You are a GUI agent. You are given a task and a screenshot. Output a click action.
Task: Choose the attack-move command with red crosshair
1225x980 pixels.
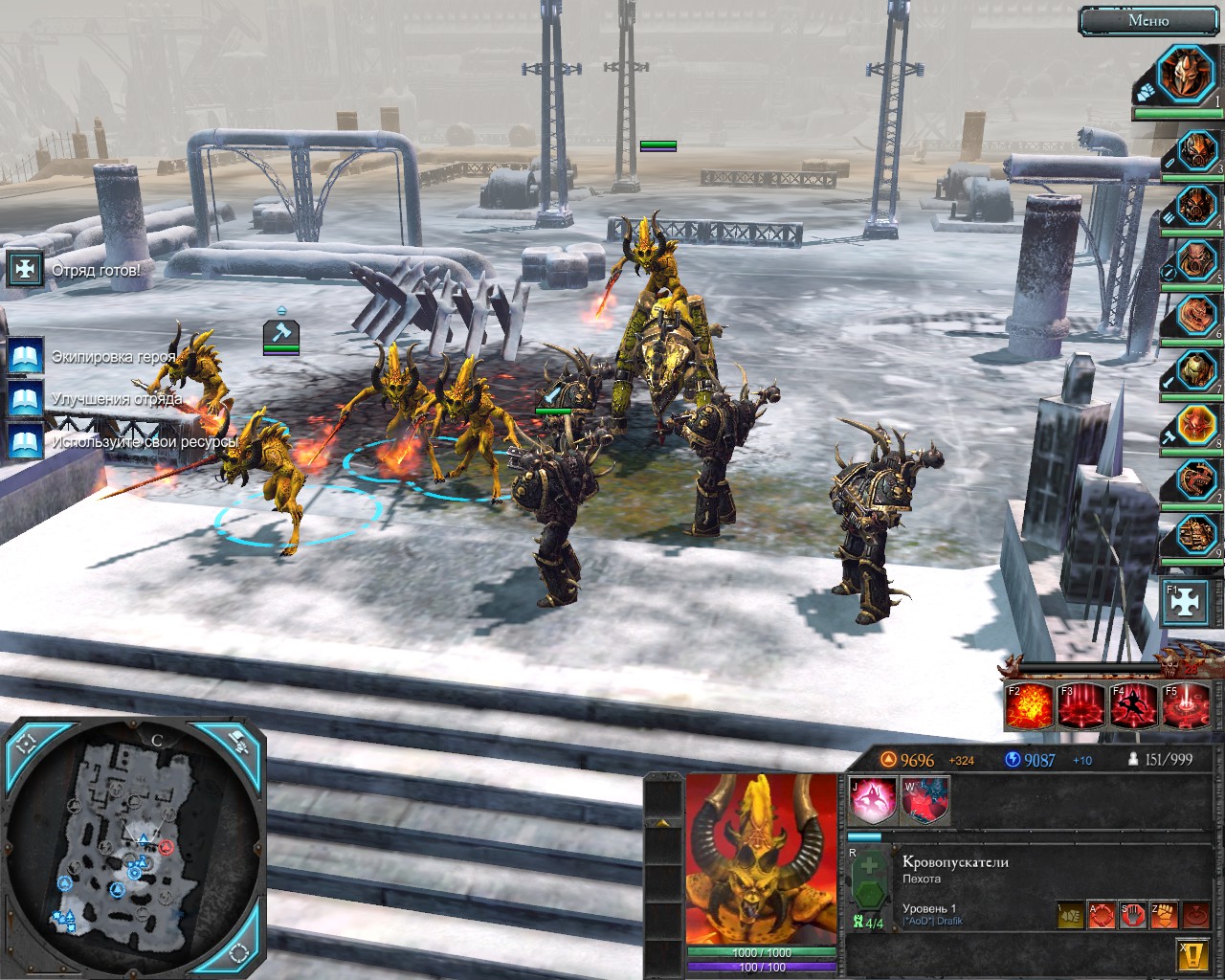(x=1101, y=915)
